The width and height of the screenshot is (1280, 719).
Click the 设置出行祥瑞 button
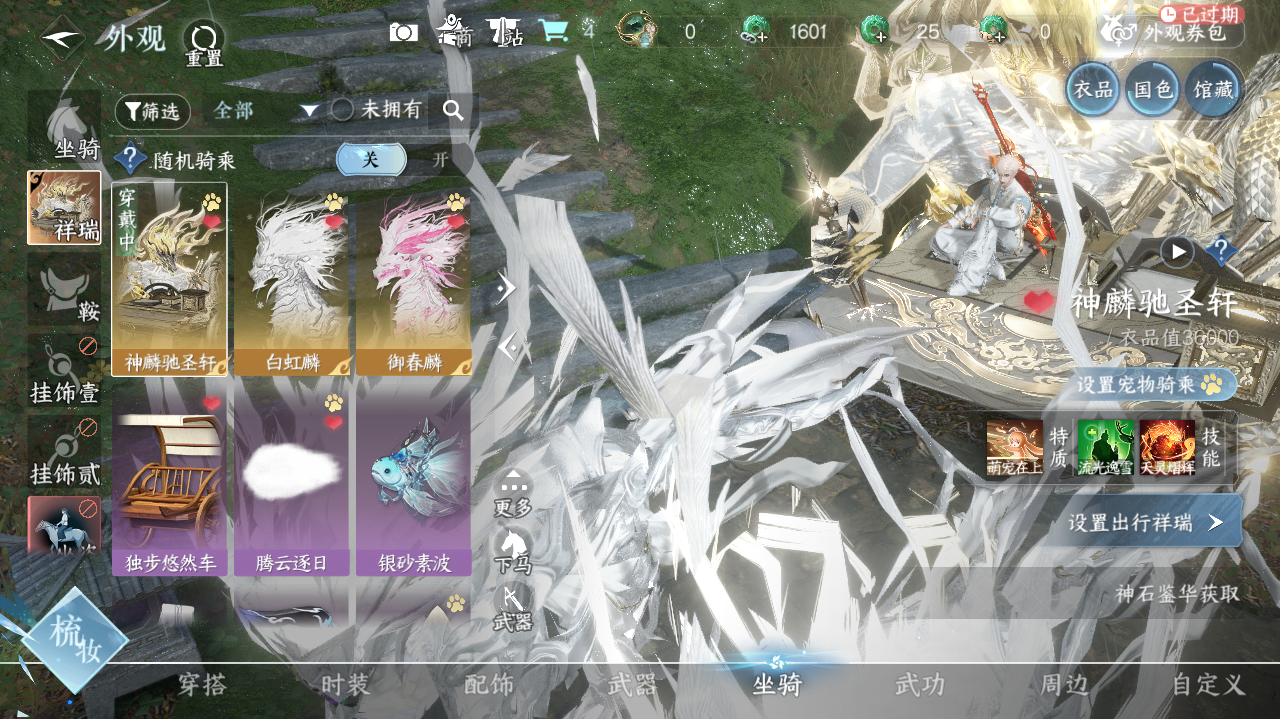pos(1143,522)
